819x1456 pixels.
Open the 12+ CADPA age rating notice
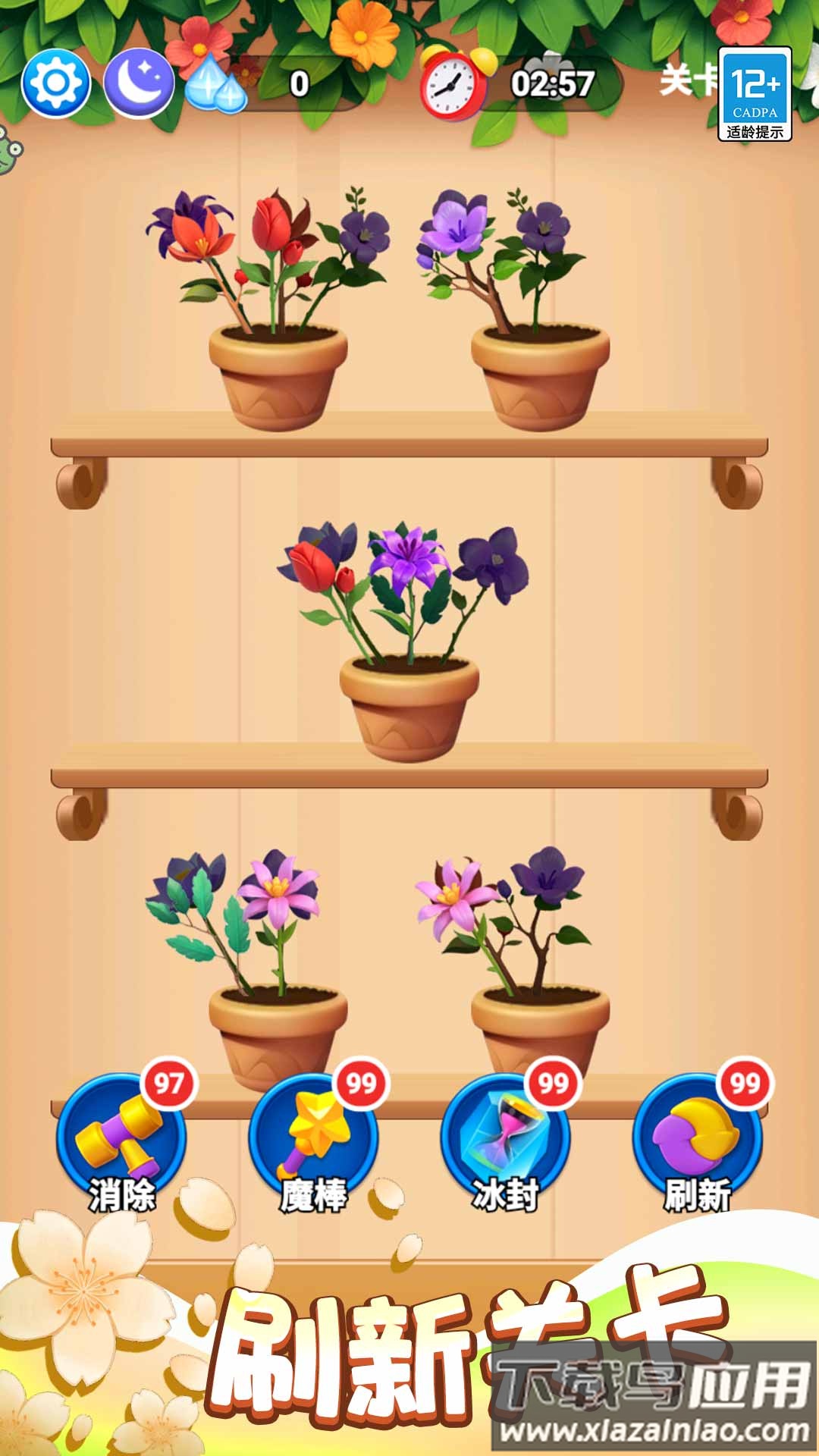755,94
